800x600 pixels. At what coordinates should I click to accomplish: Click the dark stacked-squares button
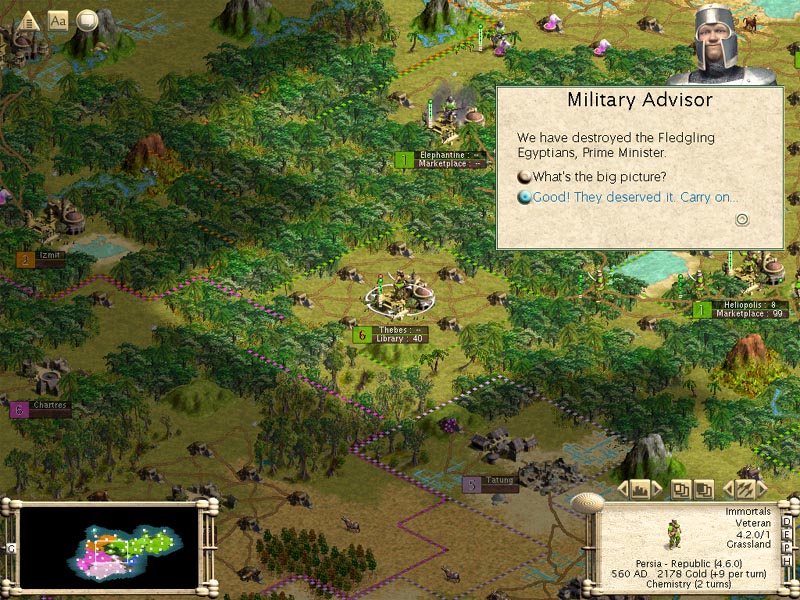[x=704, y=489]
